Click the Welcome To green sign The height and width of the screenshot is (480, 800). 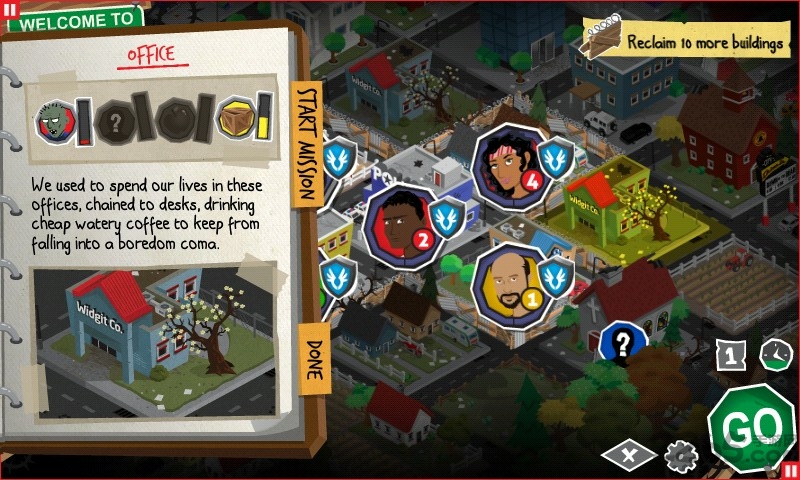(x=76, y=19)
